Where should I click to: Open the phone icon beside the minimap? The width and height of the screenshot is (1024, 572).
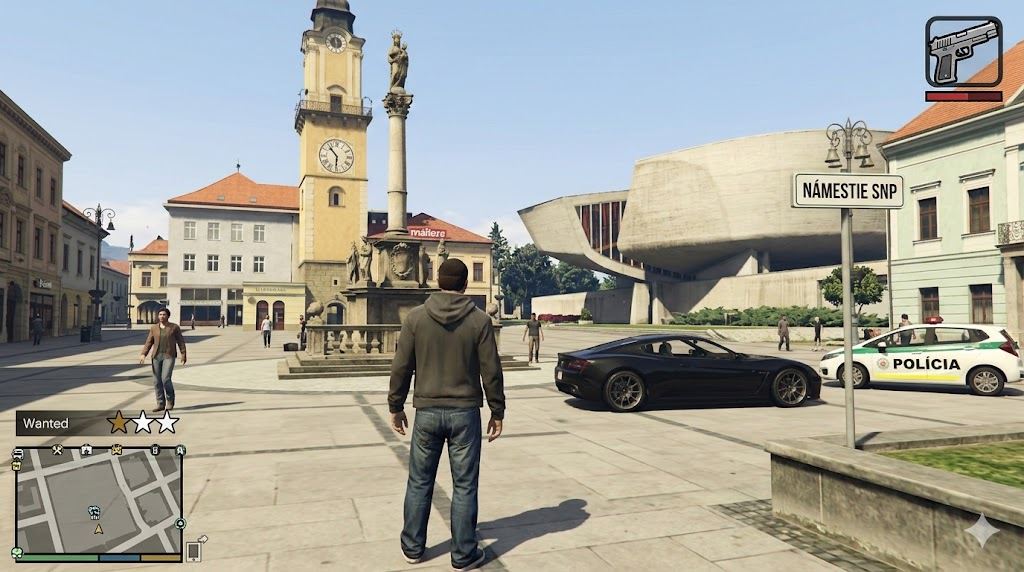[194, 550]
